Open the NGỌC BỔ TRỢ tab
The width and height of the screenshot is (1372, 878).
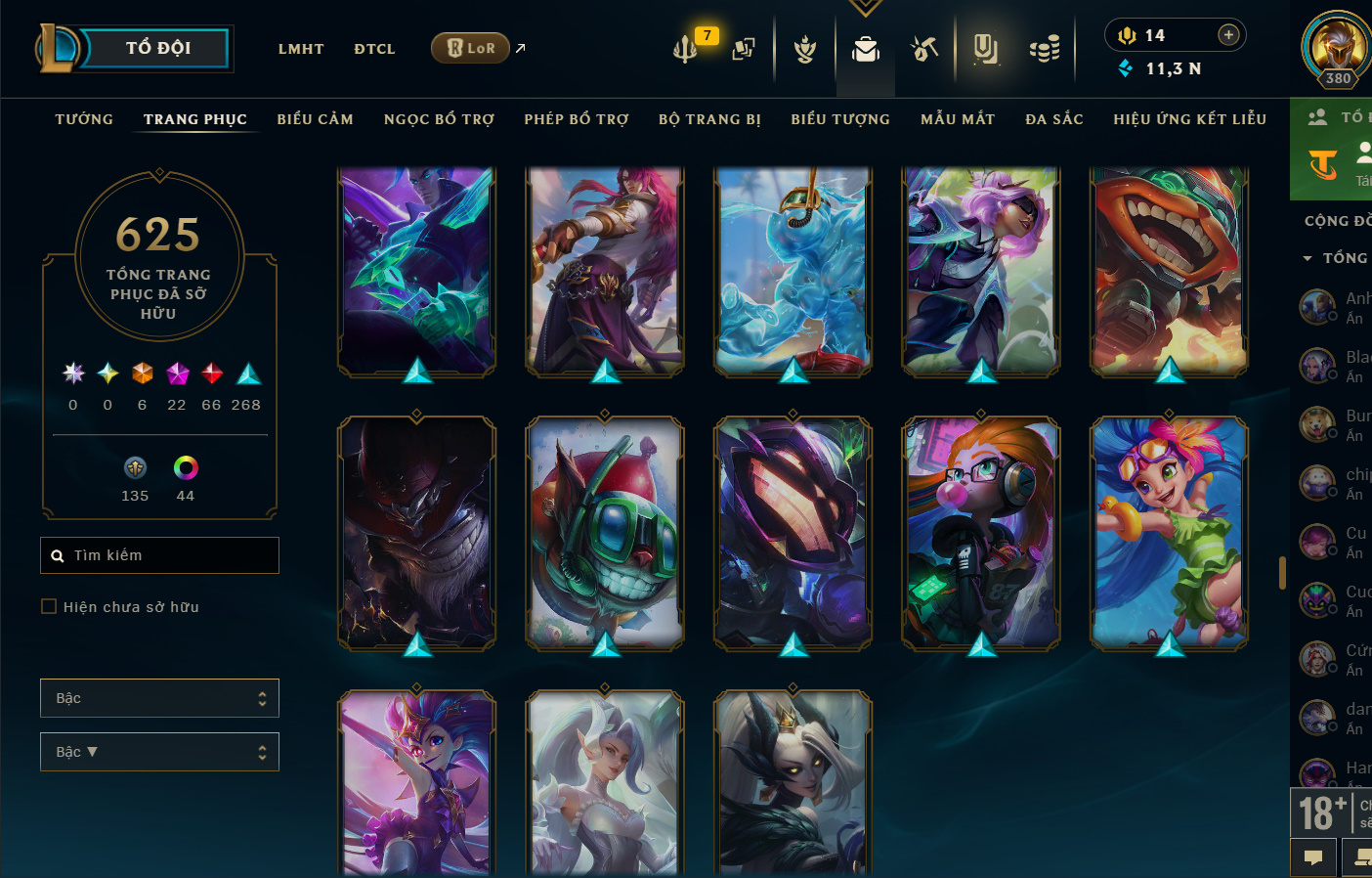coord(439,119)
